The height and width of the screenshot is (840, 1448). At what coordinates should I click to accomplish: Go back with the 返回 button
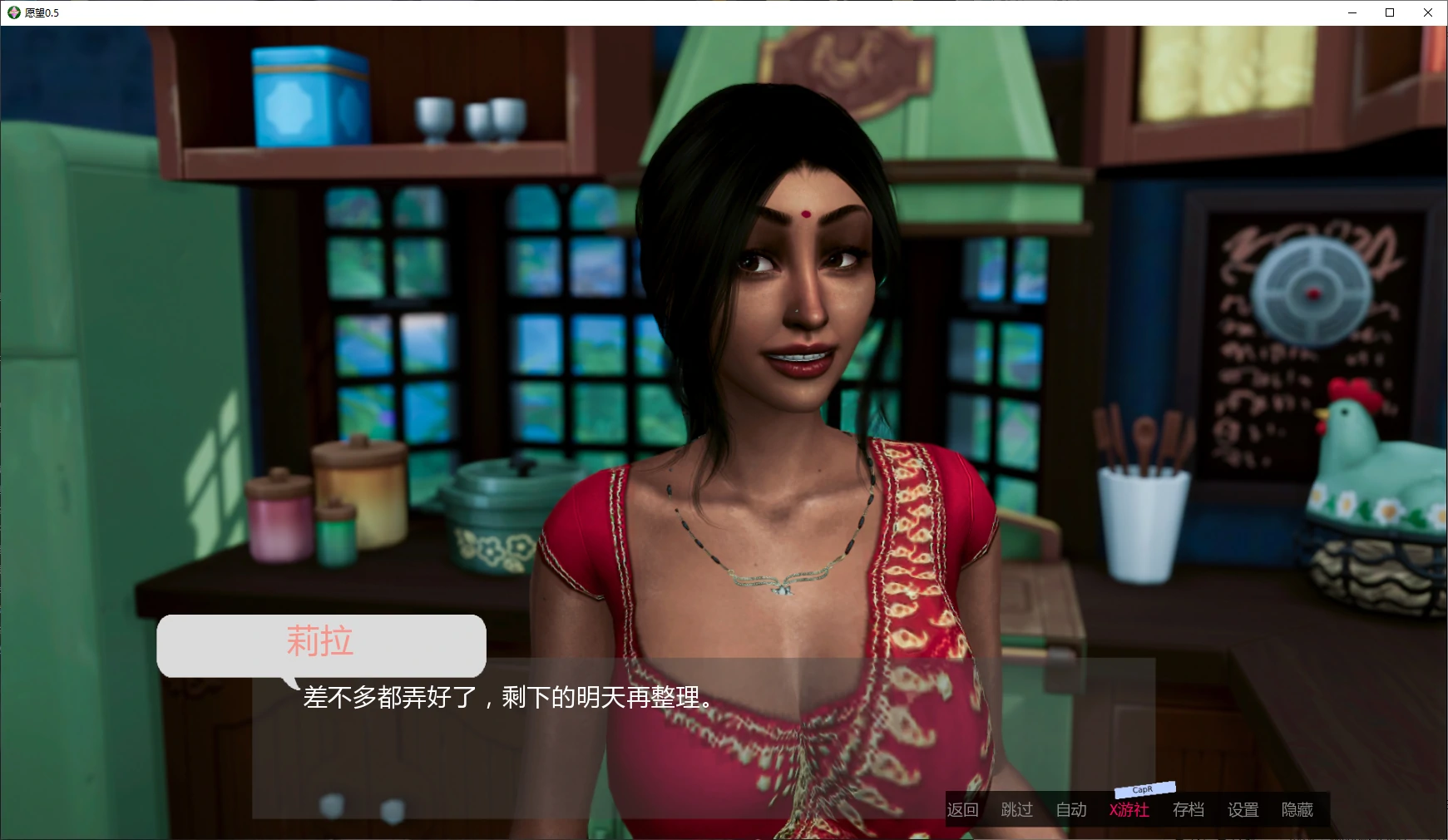962,810
